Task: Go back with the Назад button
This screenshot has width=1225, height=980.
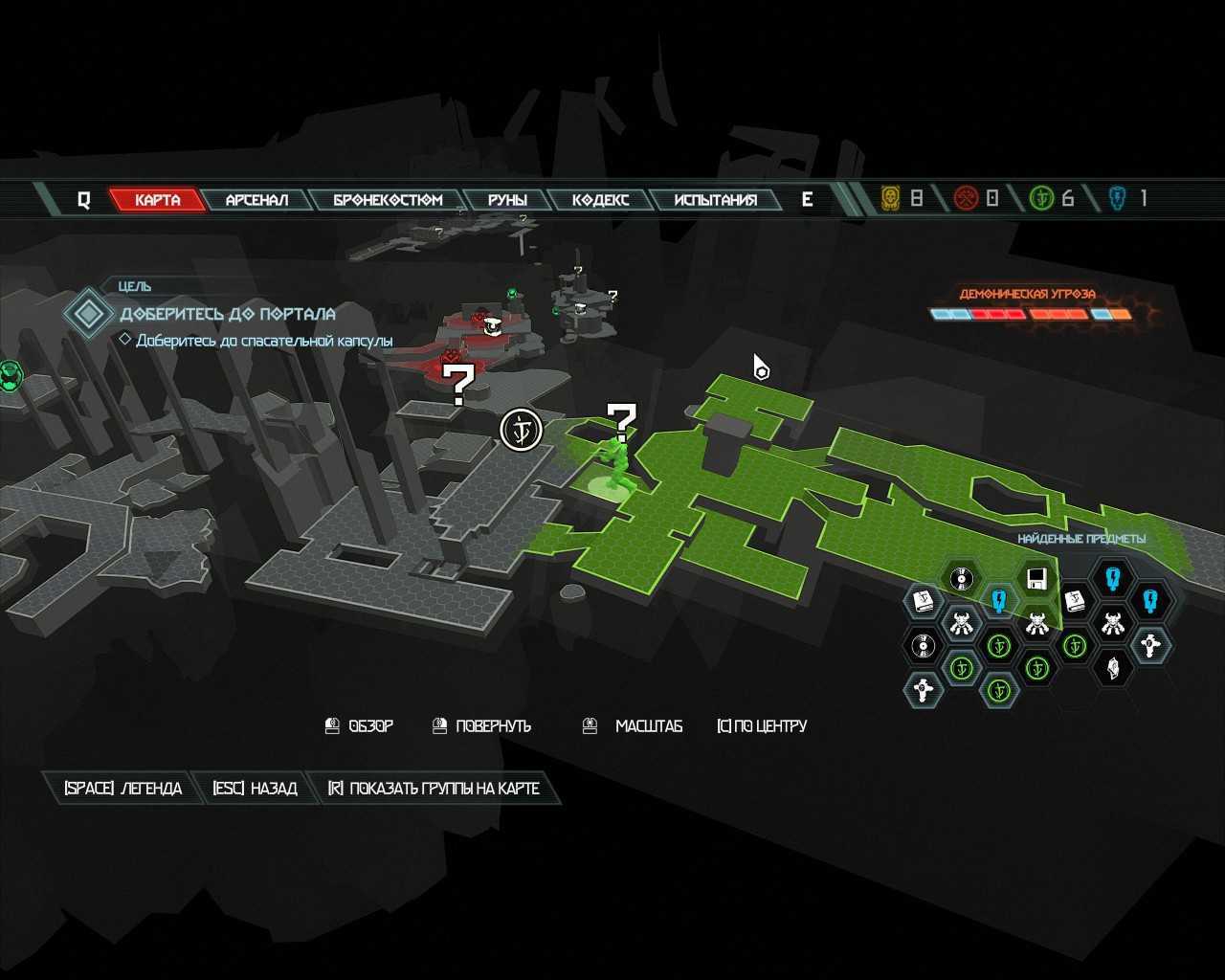Action: point(255,789)
